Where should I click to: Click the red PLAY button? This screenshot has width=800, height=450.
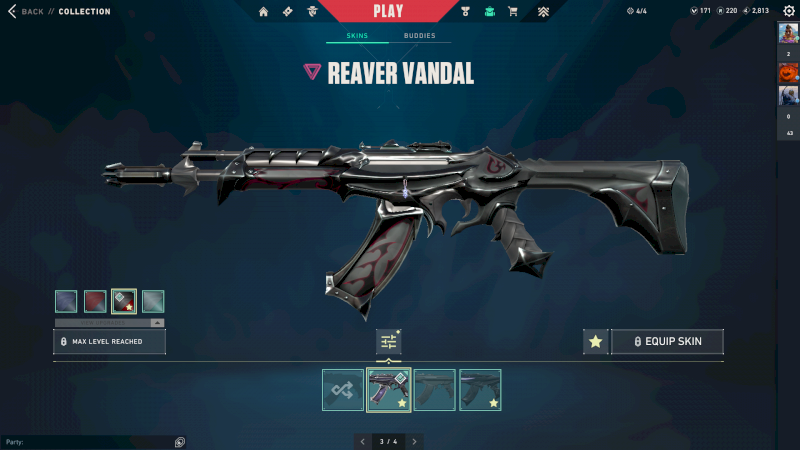tap(387, 11)
